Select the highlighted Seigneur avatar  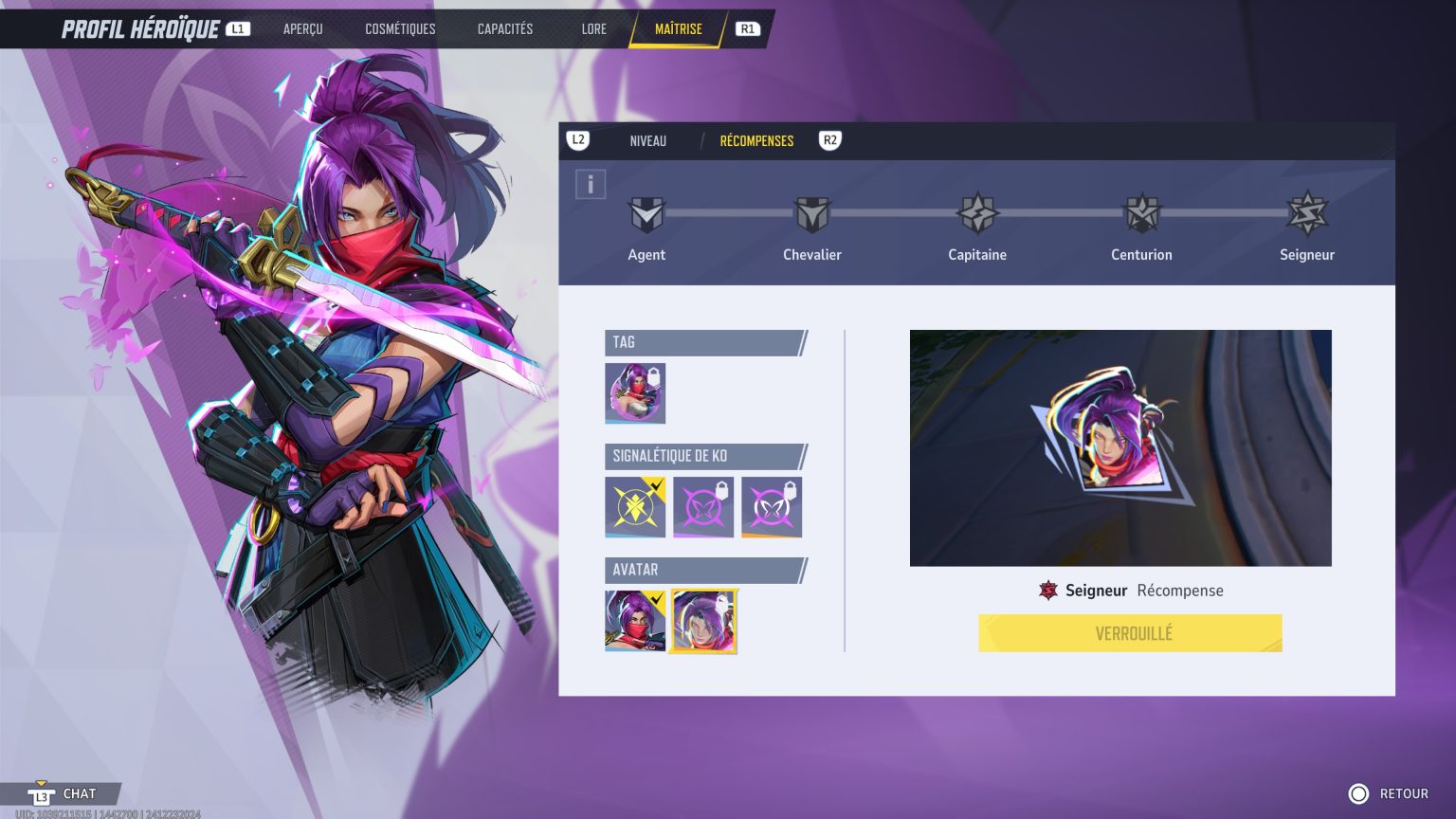click(x=703, y=621)
